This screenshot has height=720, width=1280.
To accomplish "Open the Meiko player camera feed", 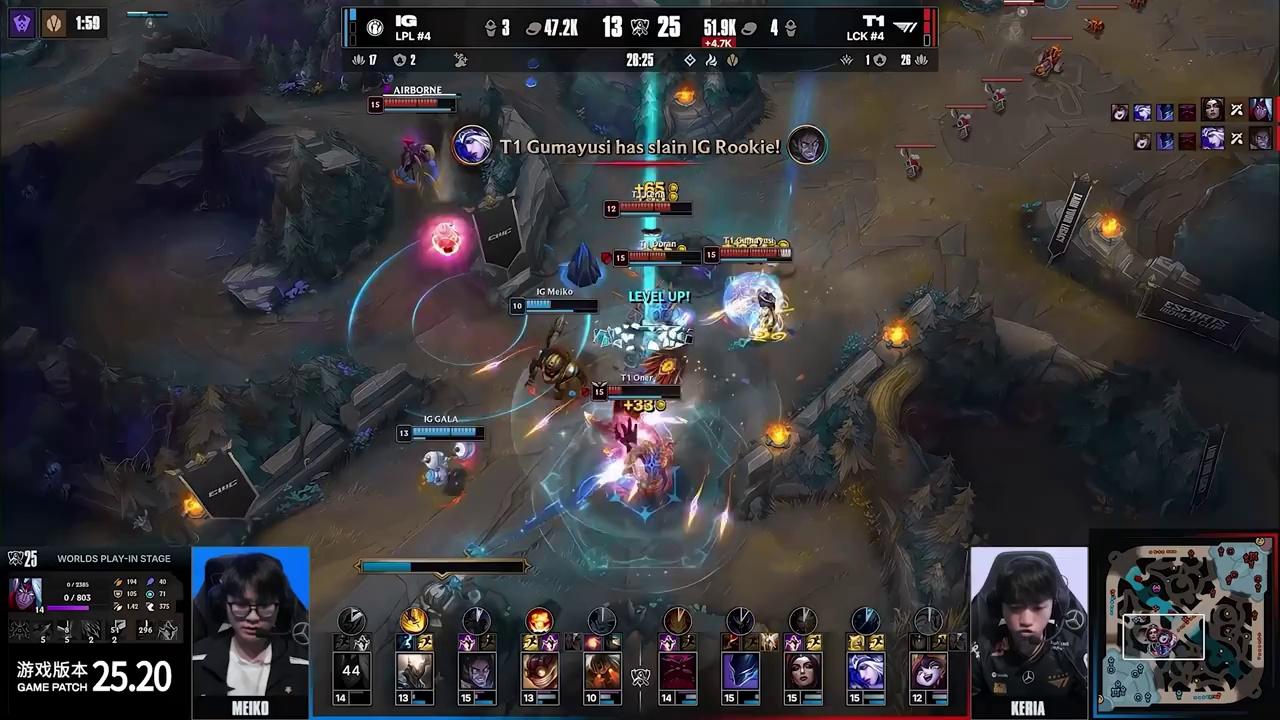I will point(250,630).
